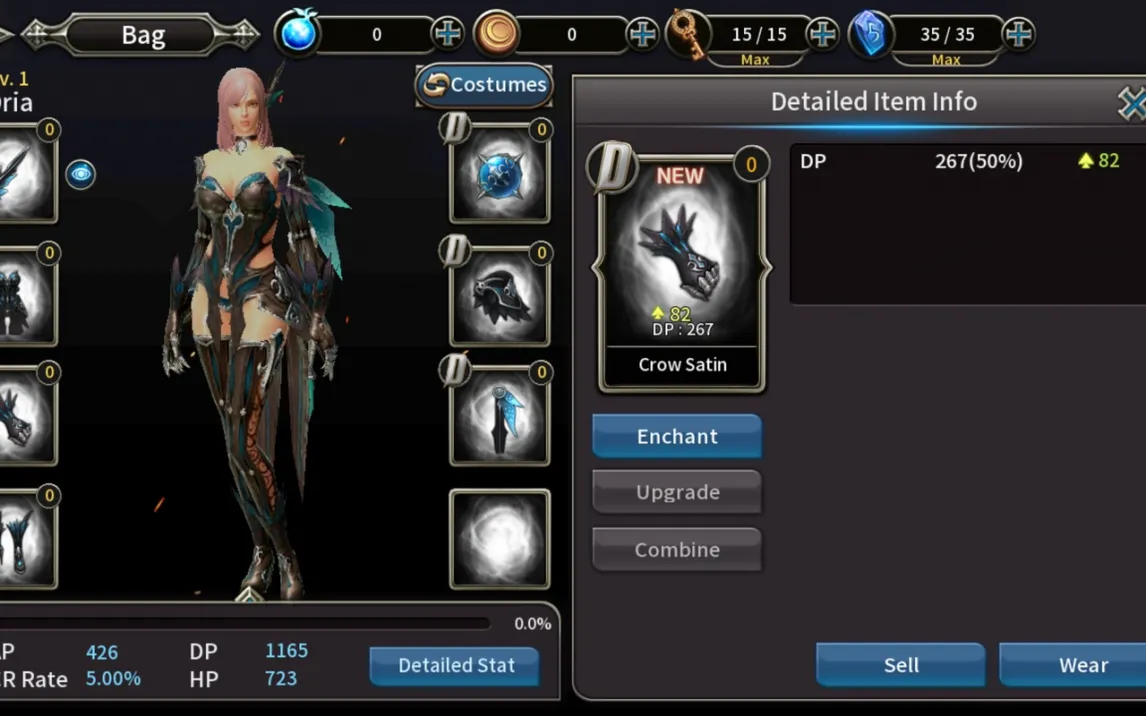Refill keys using the plus button
This screenshot has width=1146, height=716.
pos(822,35)
